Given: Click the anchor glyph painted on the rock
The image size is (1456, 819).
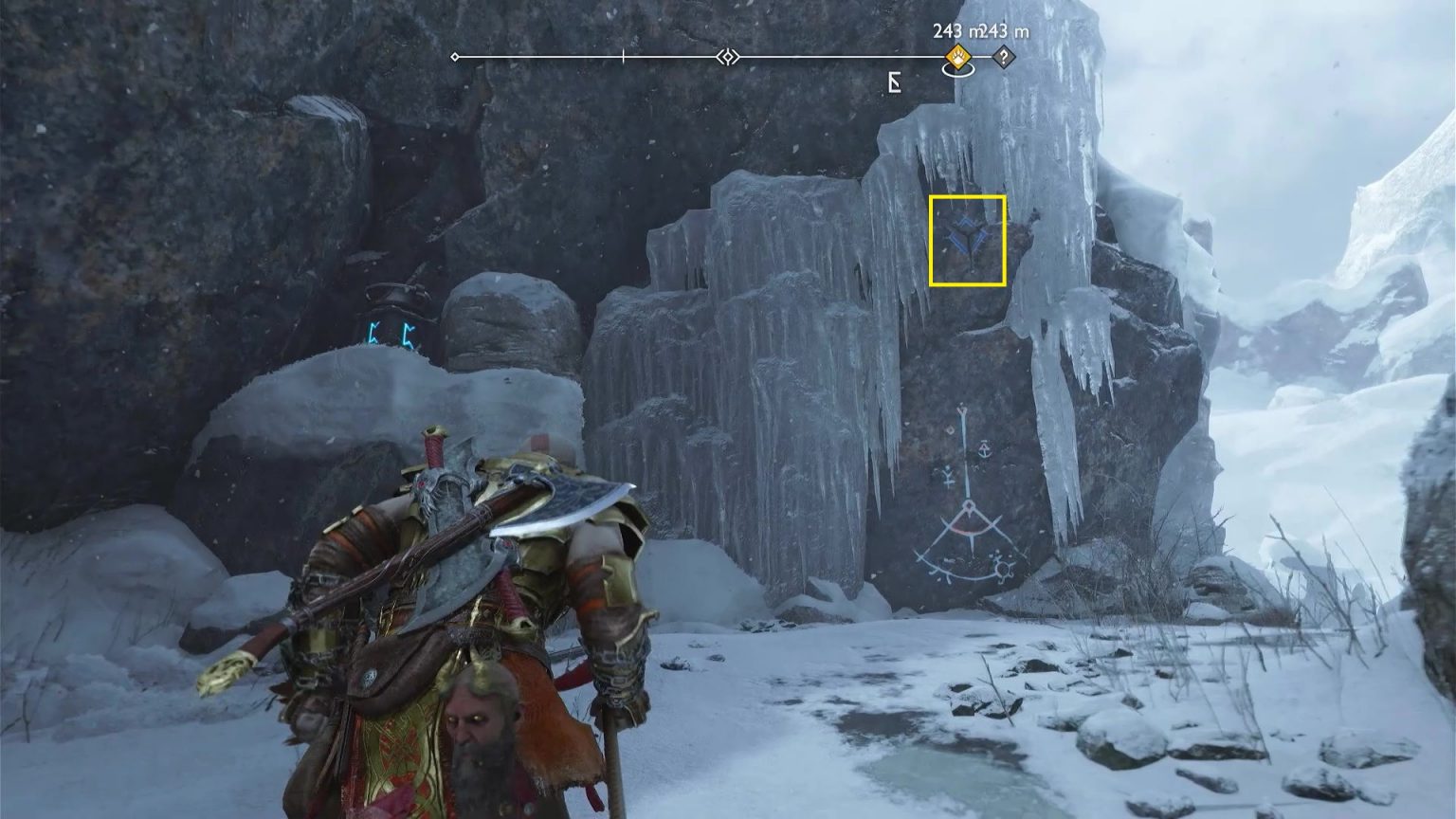Looking at the screenshot, I should [984, 448].
